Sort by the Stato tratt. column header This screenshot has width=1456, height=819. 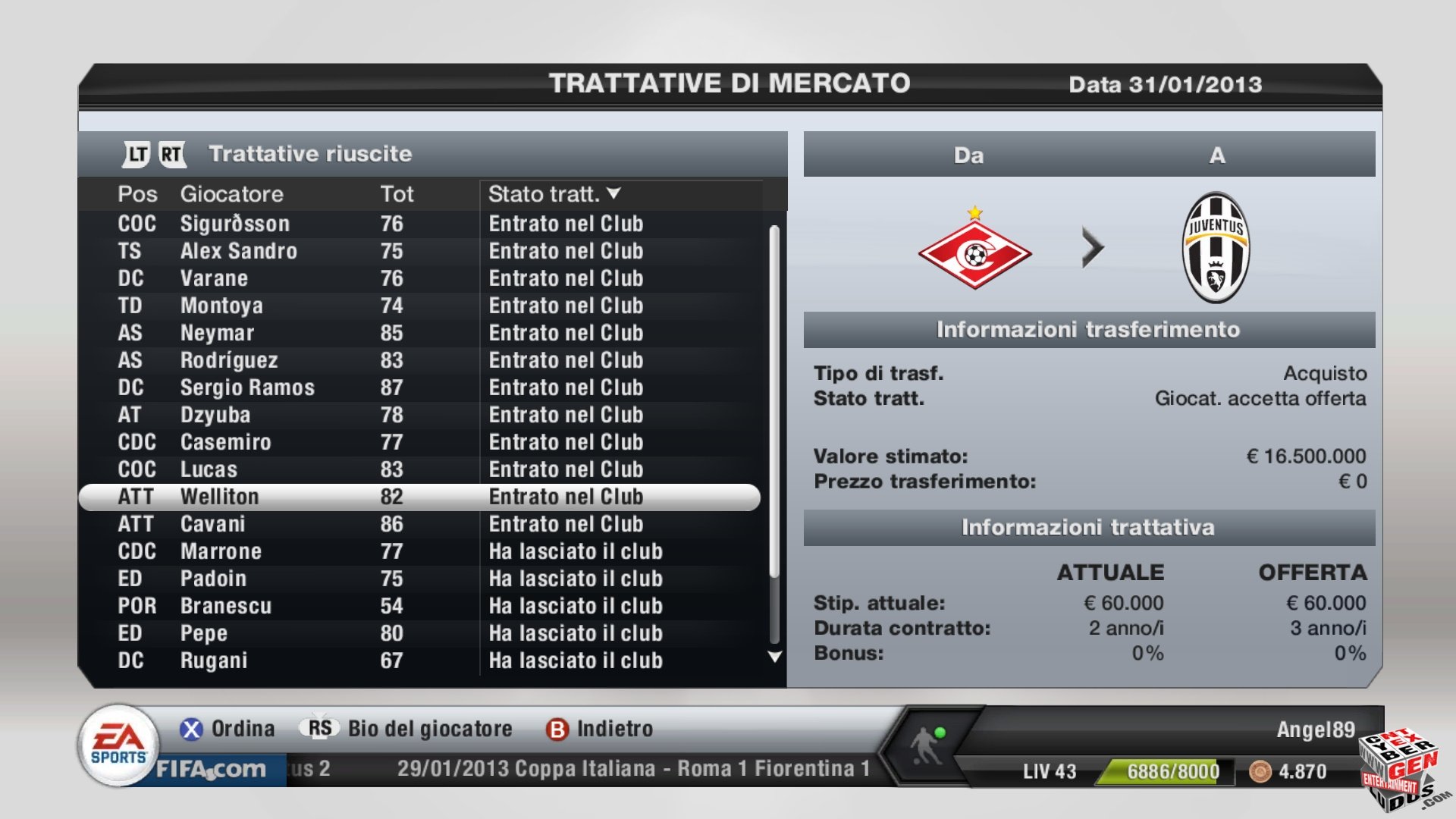(x=554, y=194)
